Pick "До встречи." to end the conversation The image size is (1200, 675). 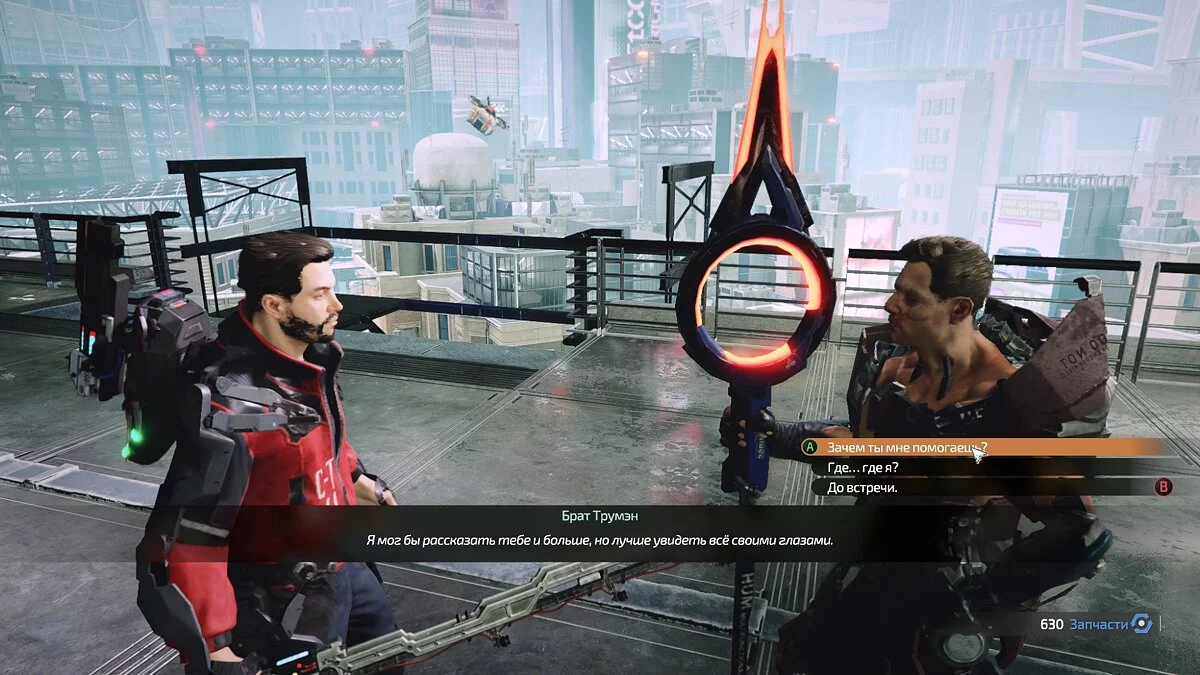pos(863,488)
